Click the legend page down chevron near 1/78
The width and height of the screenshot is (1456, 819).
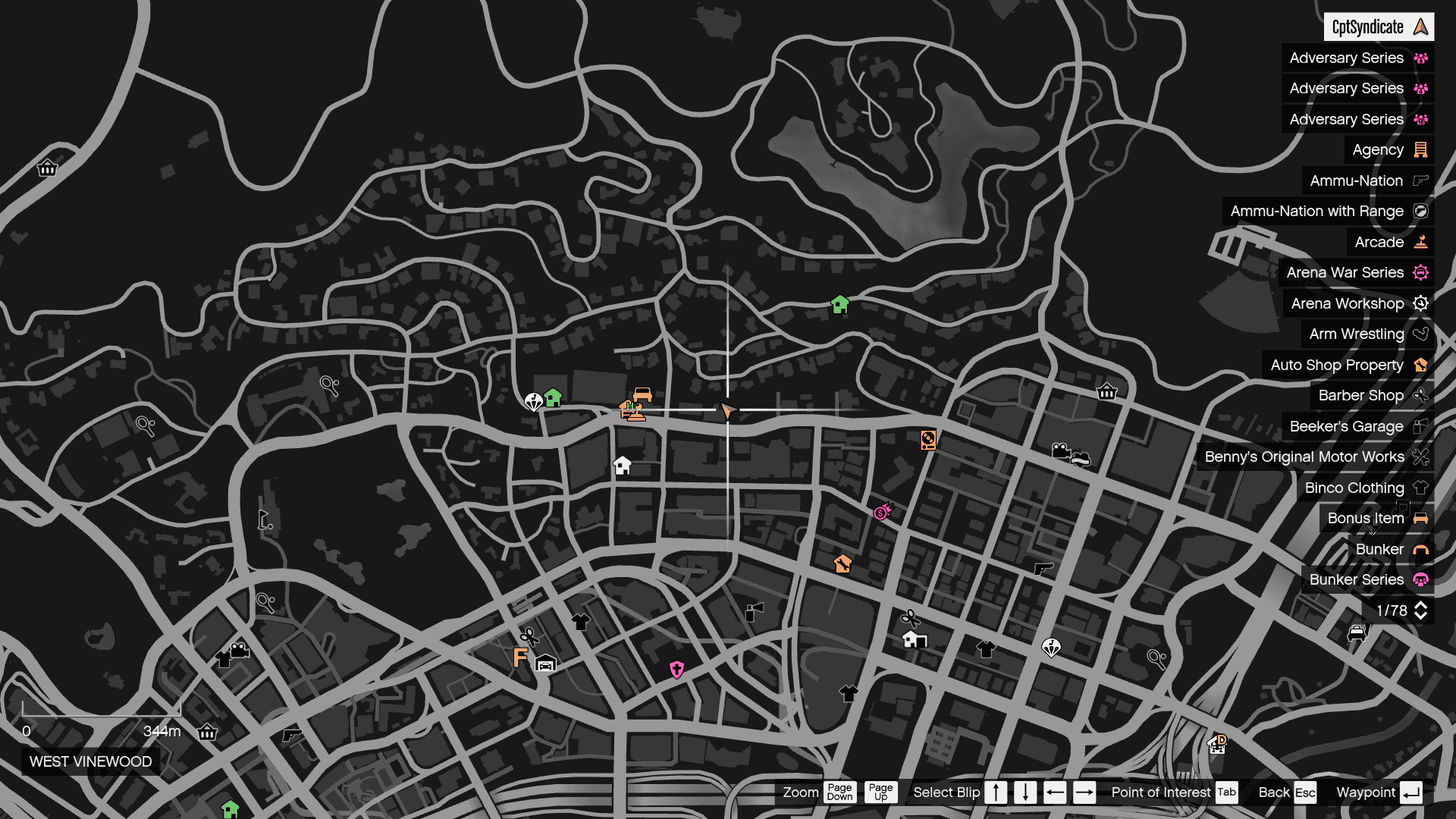pyautogui.click(x=1421, y=615)
